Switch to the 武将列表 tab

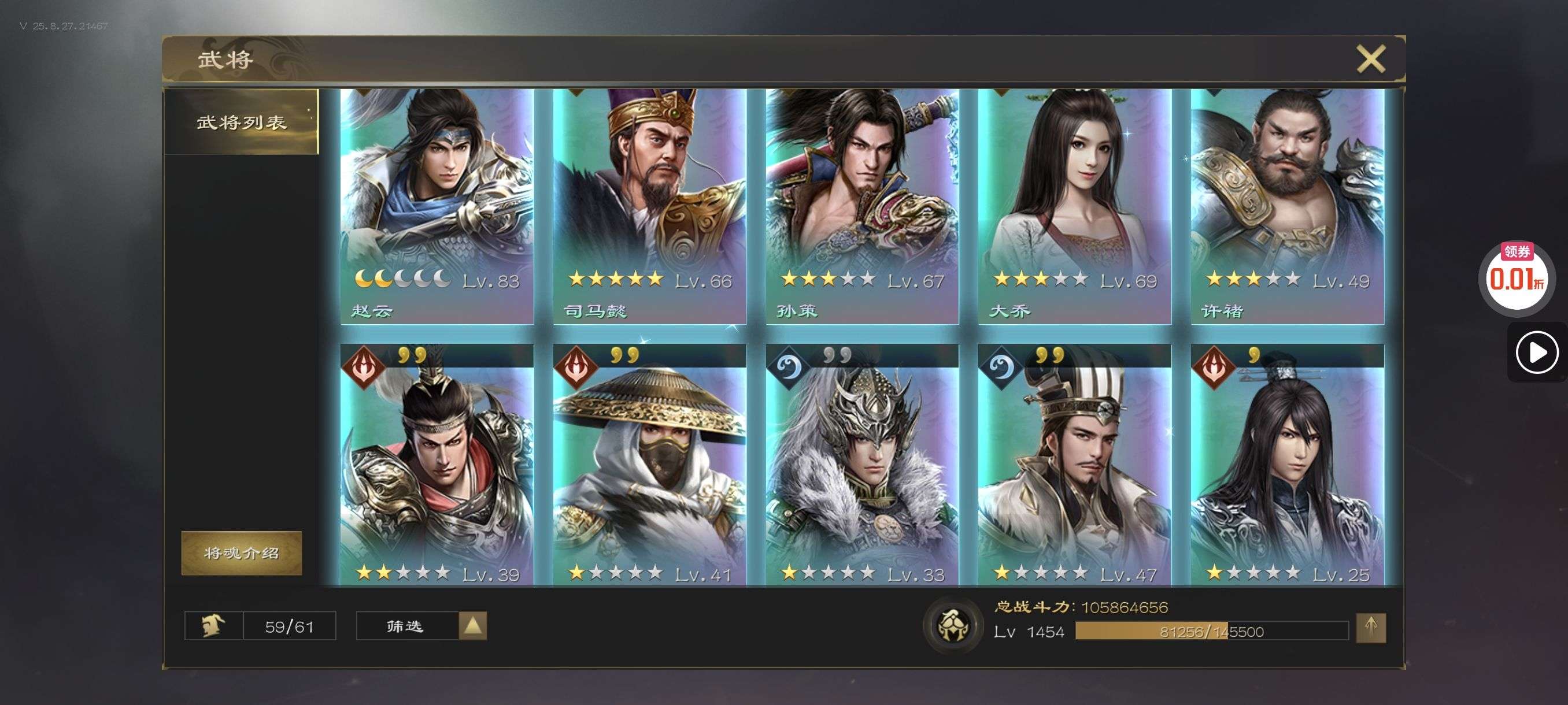pos(242,123)
